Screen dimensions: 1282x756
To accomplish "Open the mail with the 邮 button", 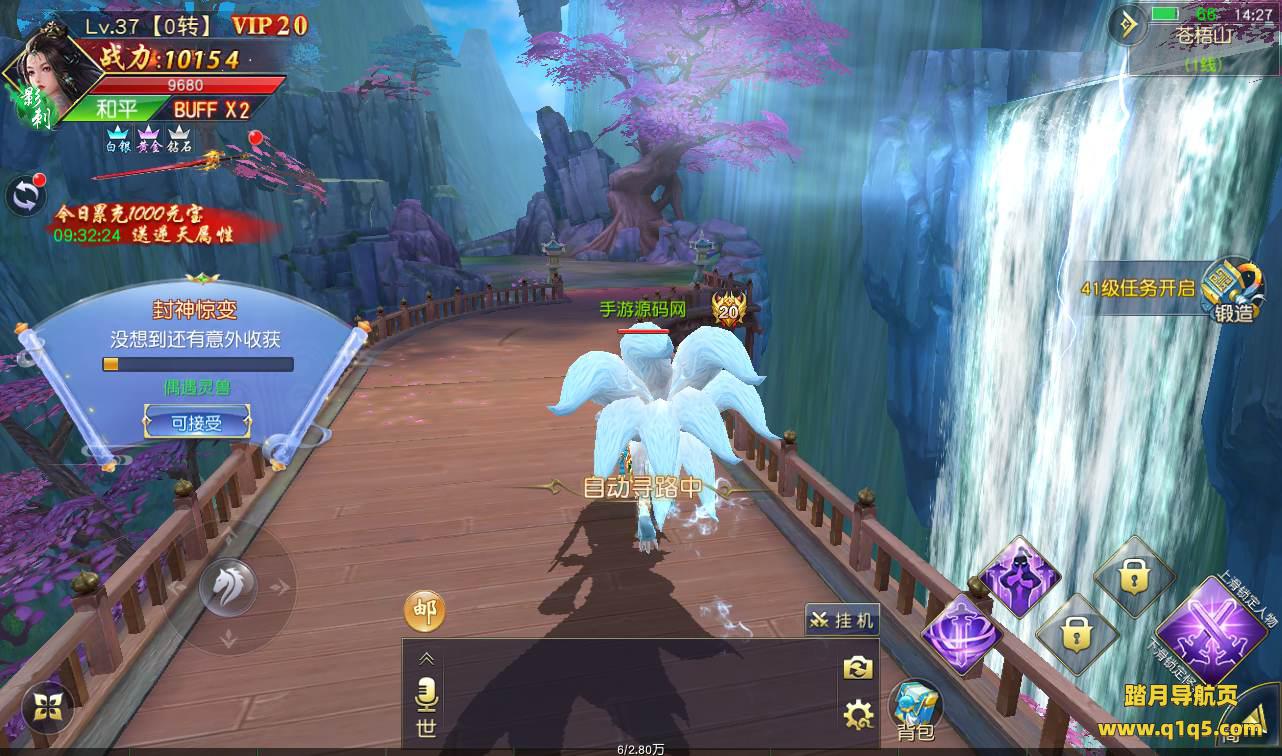I will (x=425, y=611).
